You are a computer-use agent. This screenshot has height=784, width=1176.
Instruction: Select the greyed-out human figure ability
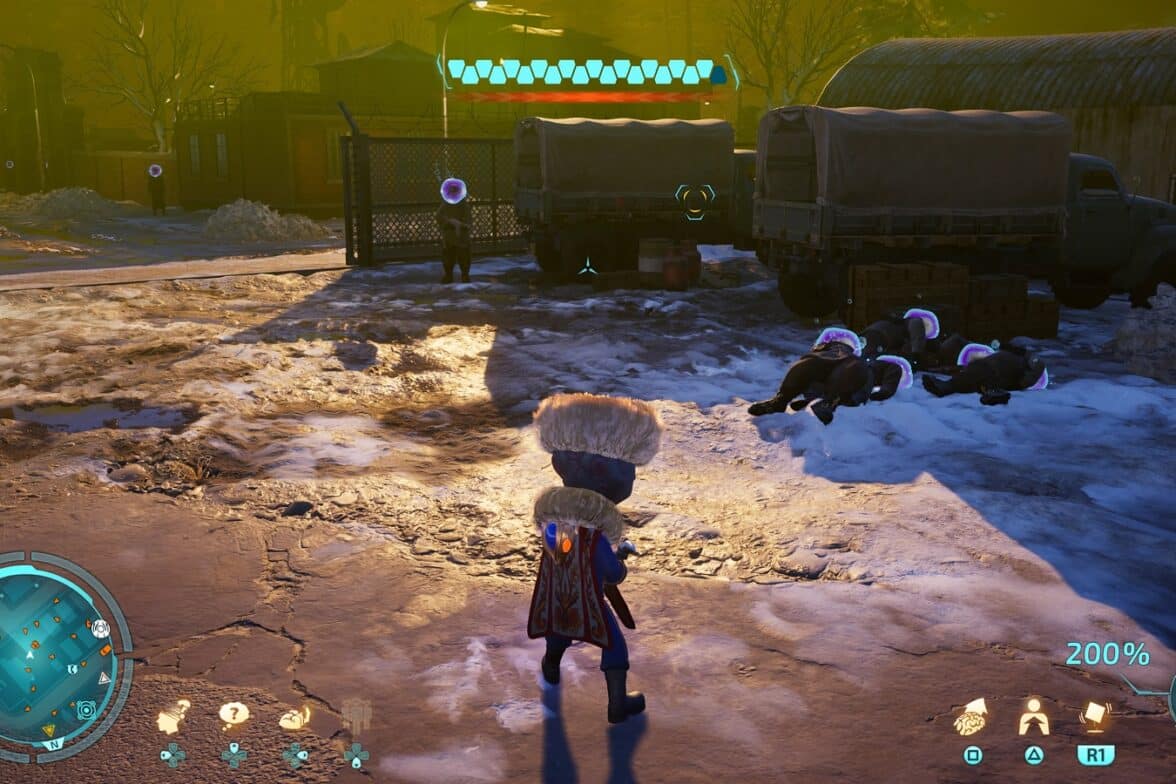356,716
